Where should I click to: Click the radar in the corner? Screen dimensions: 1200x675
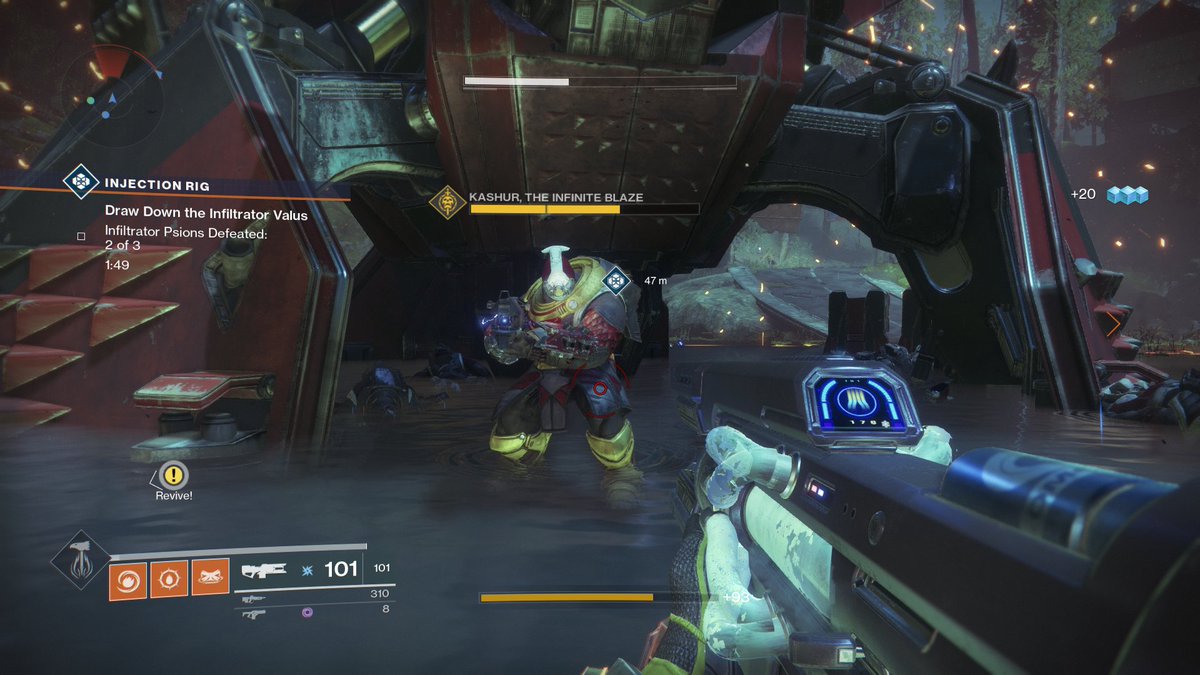coord(112,98)
